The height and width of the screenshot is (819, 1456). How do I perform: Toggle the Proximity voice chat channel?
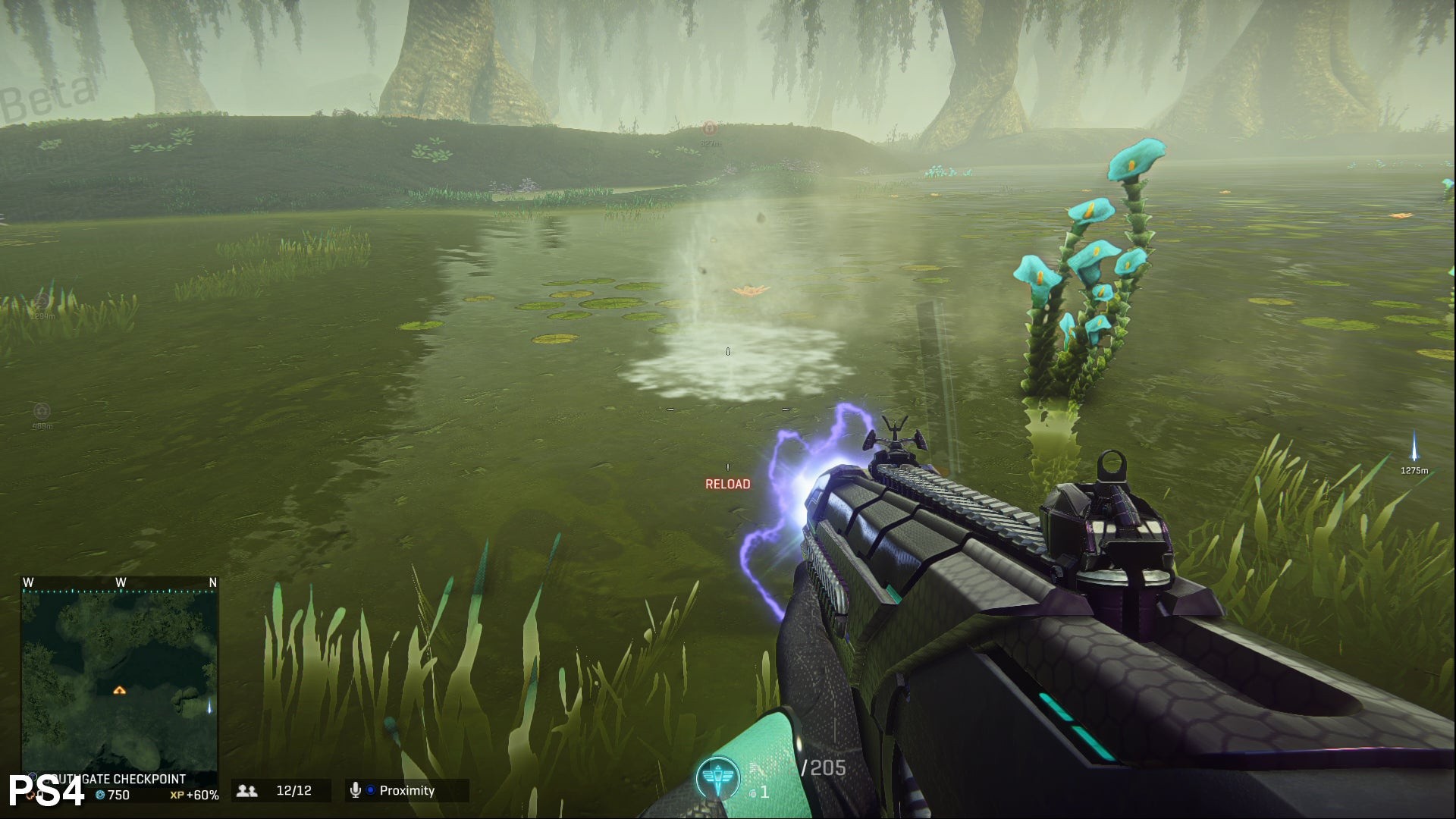(x=406, y=790)
